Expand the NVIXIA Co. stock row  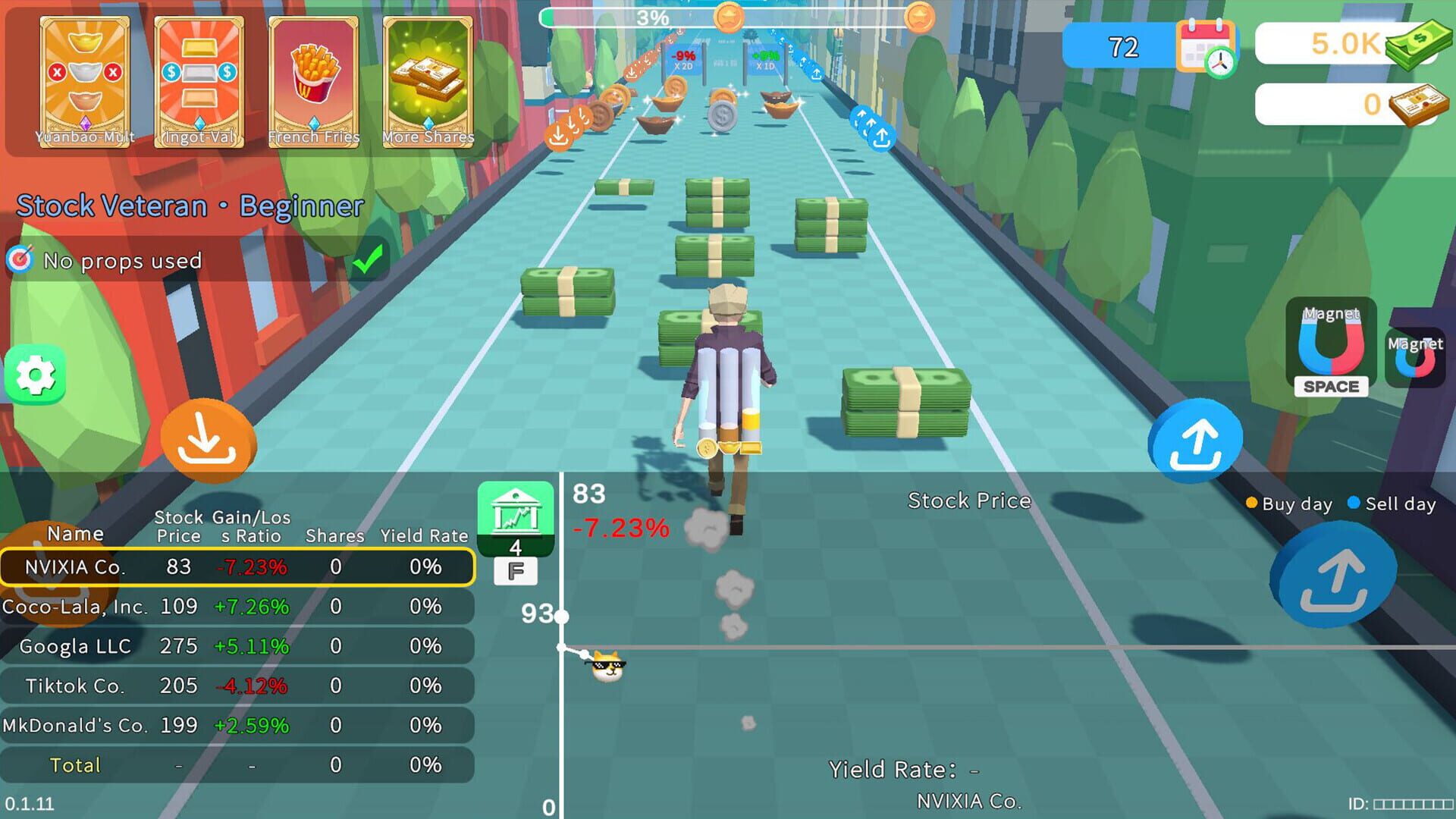tap(235, 566)
